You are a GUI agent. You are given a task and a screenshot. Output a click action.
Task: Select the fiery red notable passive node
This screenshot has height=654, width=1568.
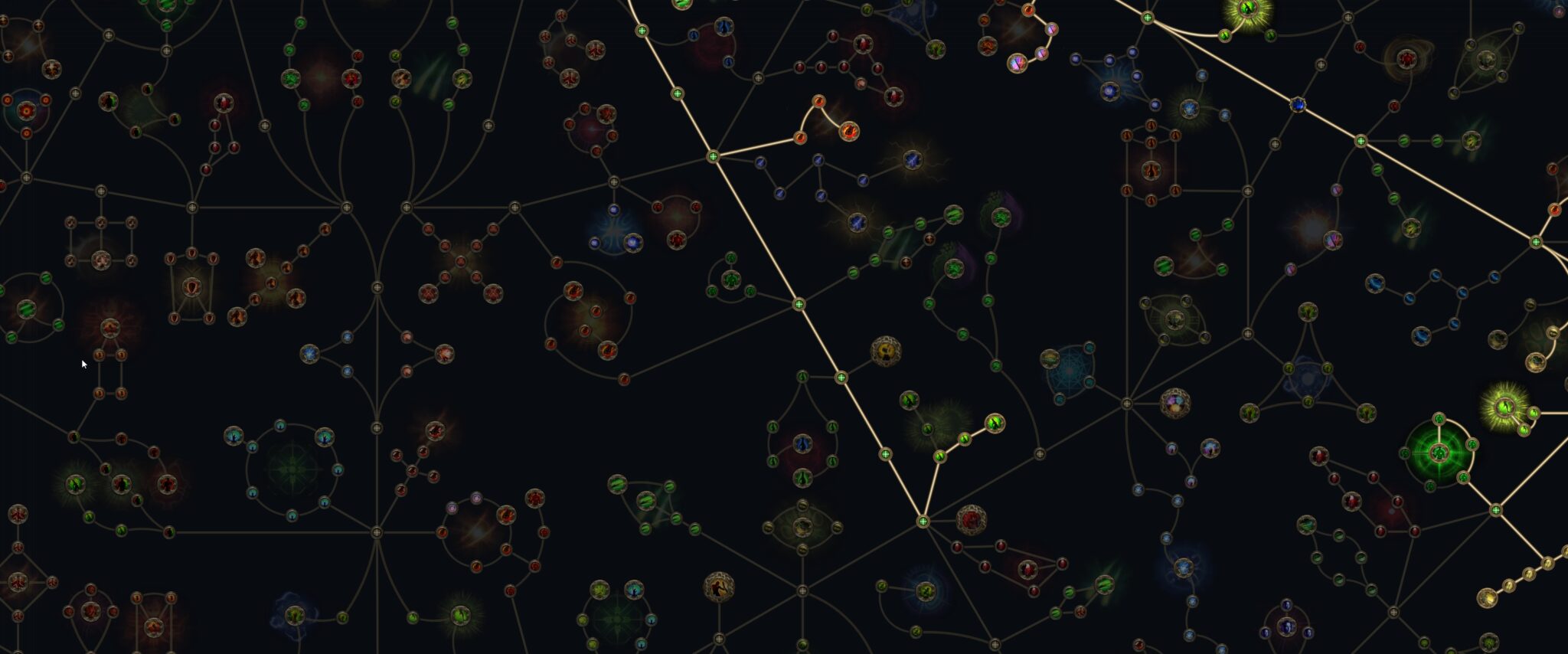pos(849,131)
